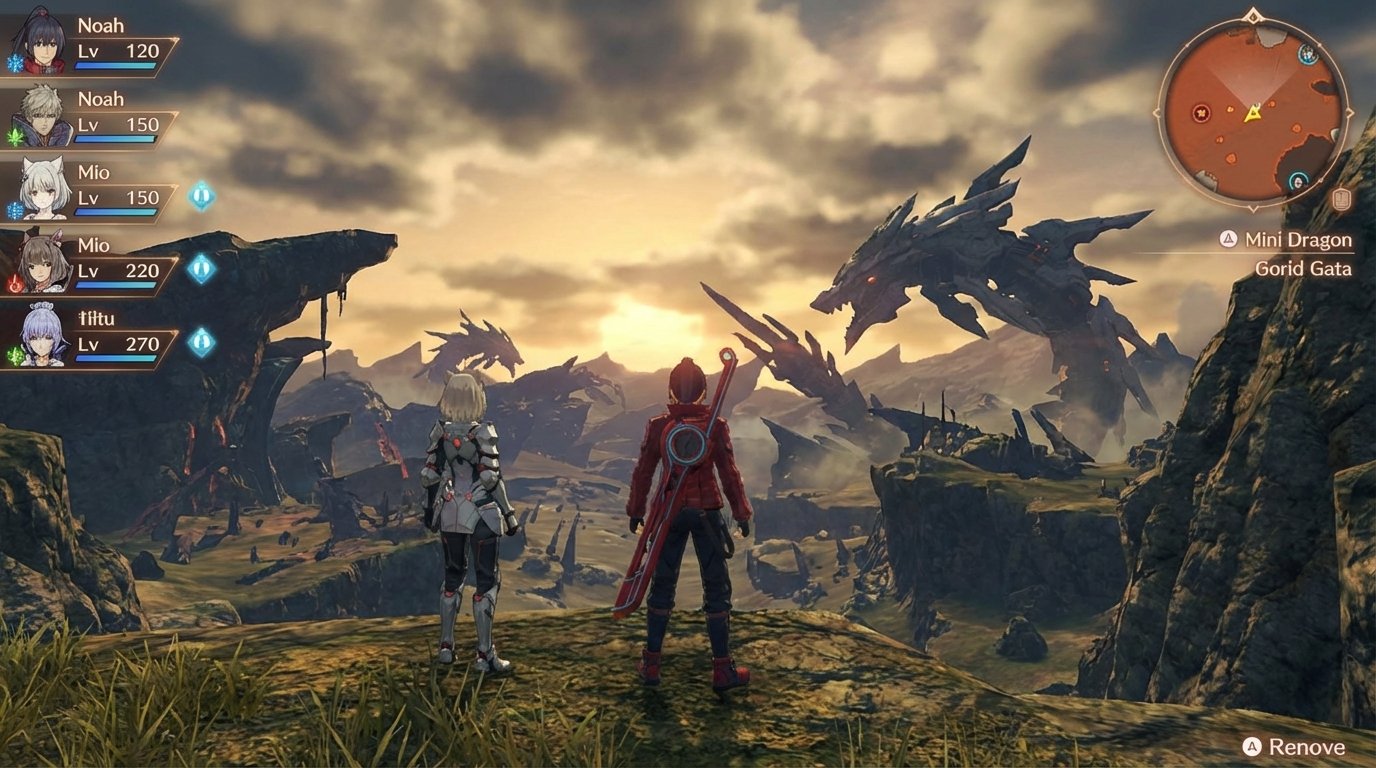
Task: Toggle the blue buff icon next to Mio Lv 150
Action: (x=200, y=195)
